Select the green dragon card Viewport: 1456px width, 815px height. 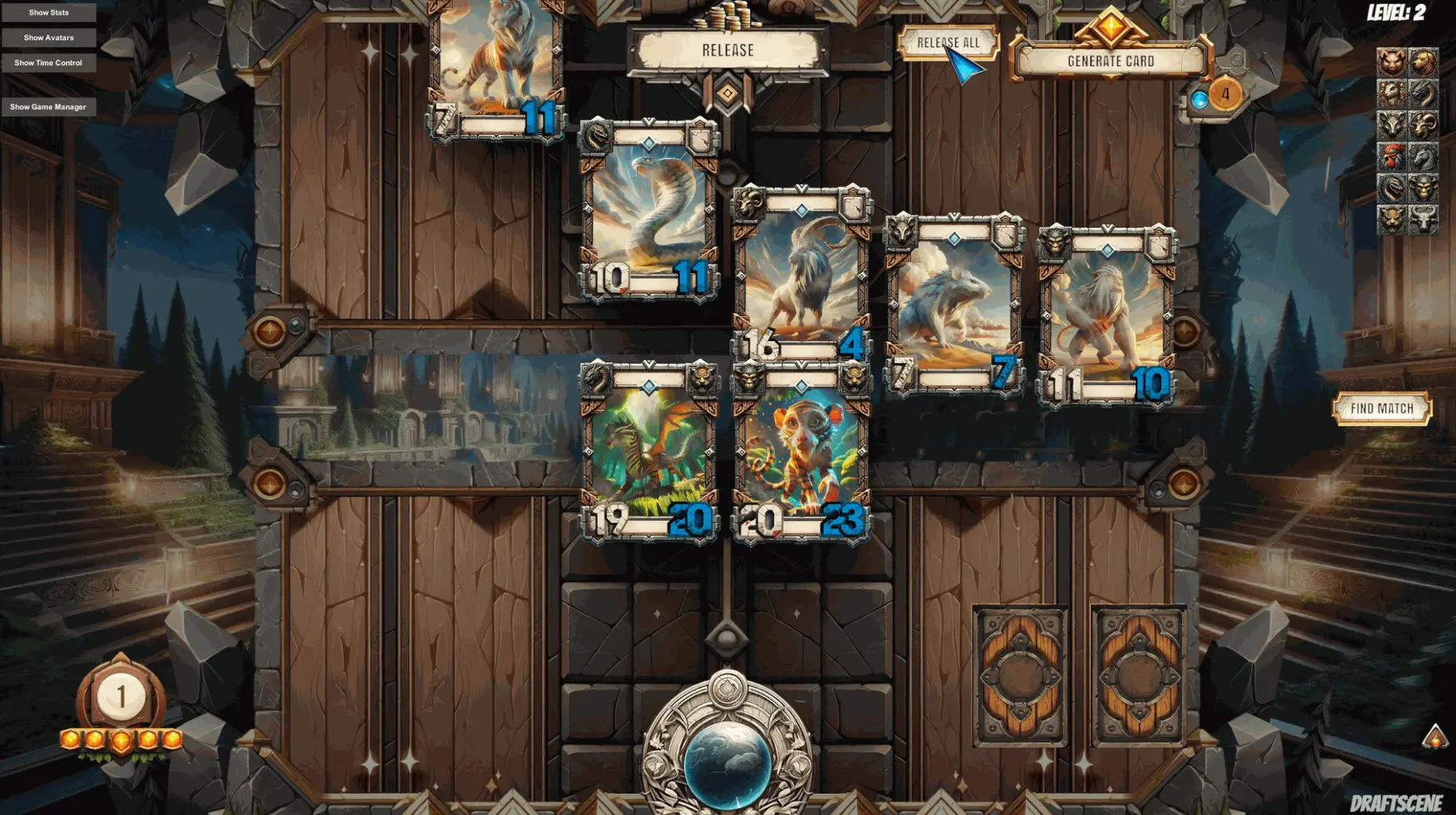[648, 451]
